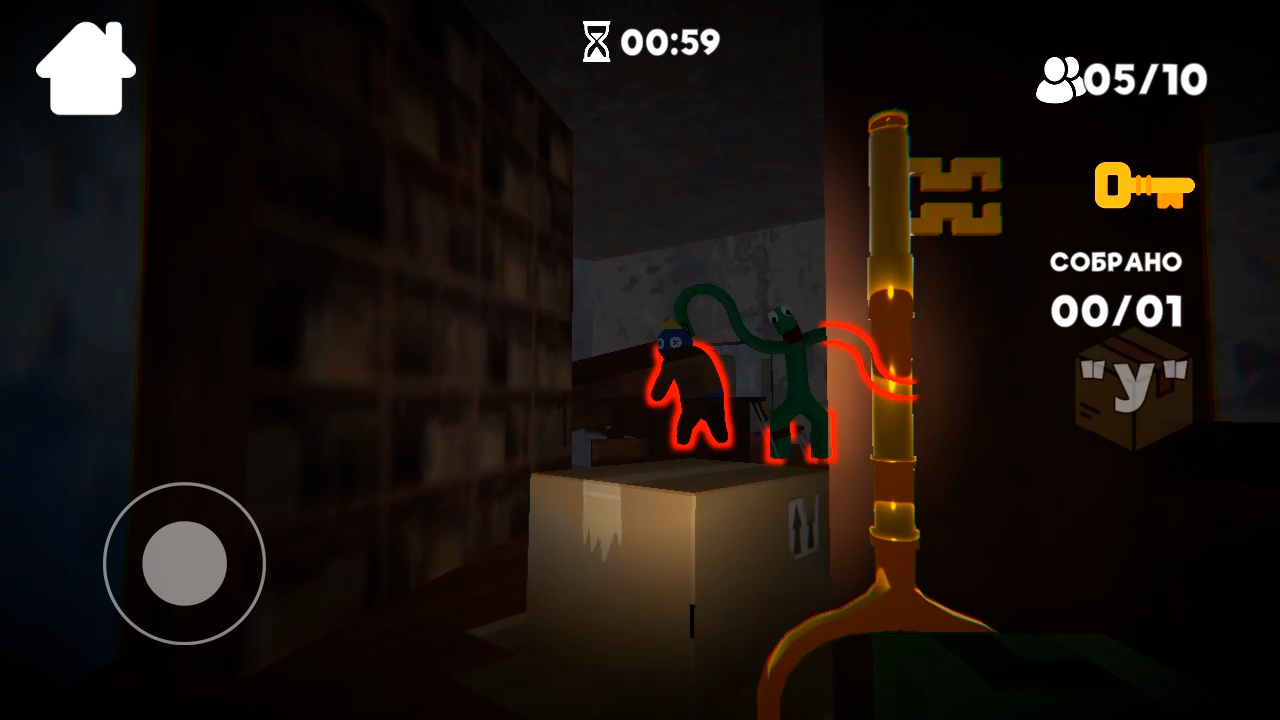This screenshot has width=1280, height=720.
Task: Tap the upper decorative part of the golden key
Action: click(955, 195)
